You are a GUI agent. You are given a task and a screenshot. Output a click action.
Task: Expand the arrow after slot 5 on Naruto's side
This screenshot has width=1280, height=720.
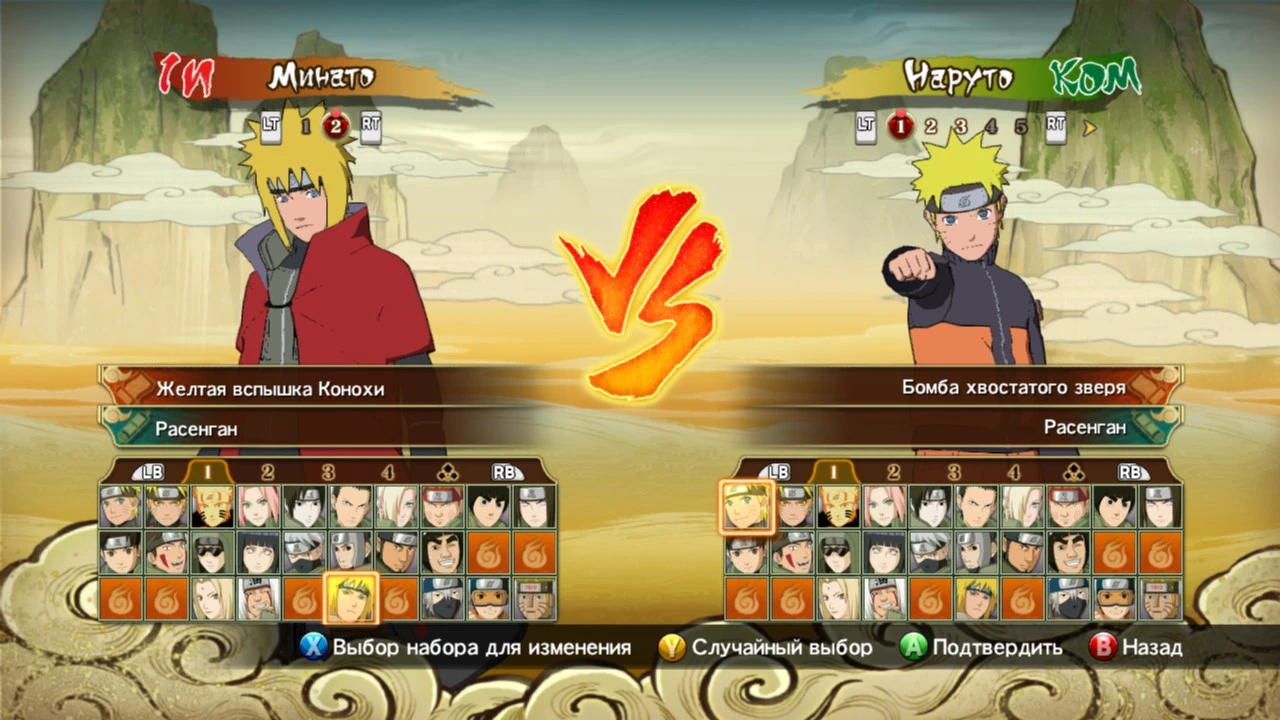click(1089, 128)
